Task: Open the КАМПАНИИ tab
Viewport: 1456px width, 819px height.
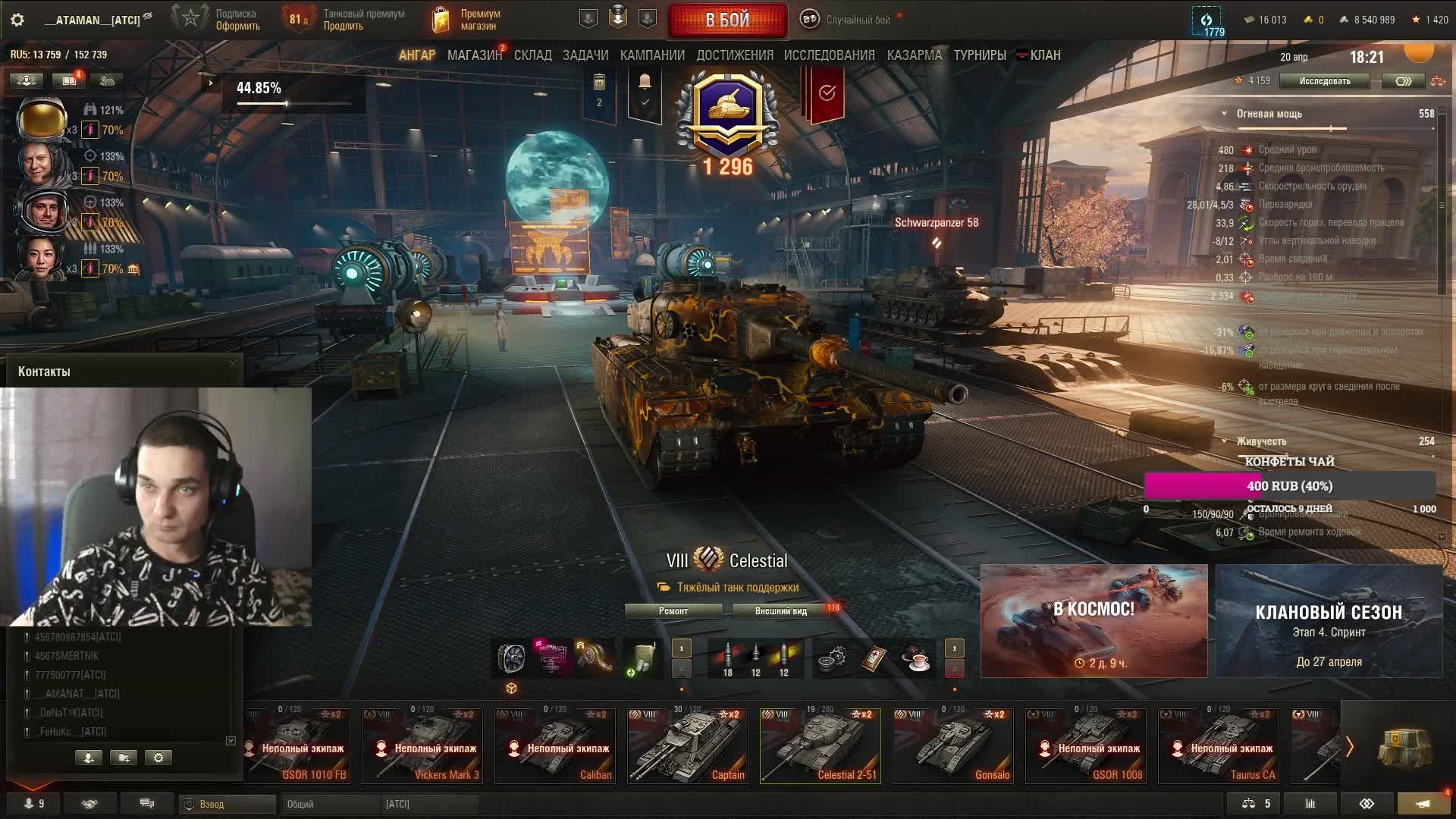Action: [652, 55]
